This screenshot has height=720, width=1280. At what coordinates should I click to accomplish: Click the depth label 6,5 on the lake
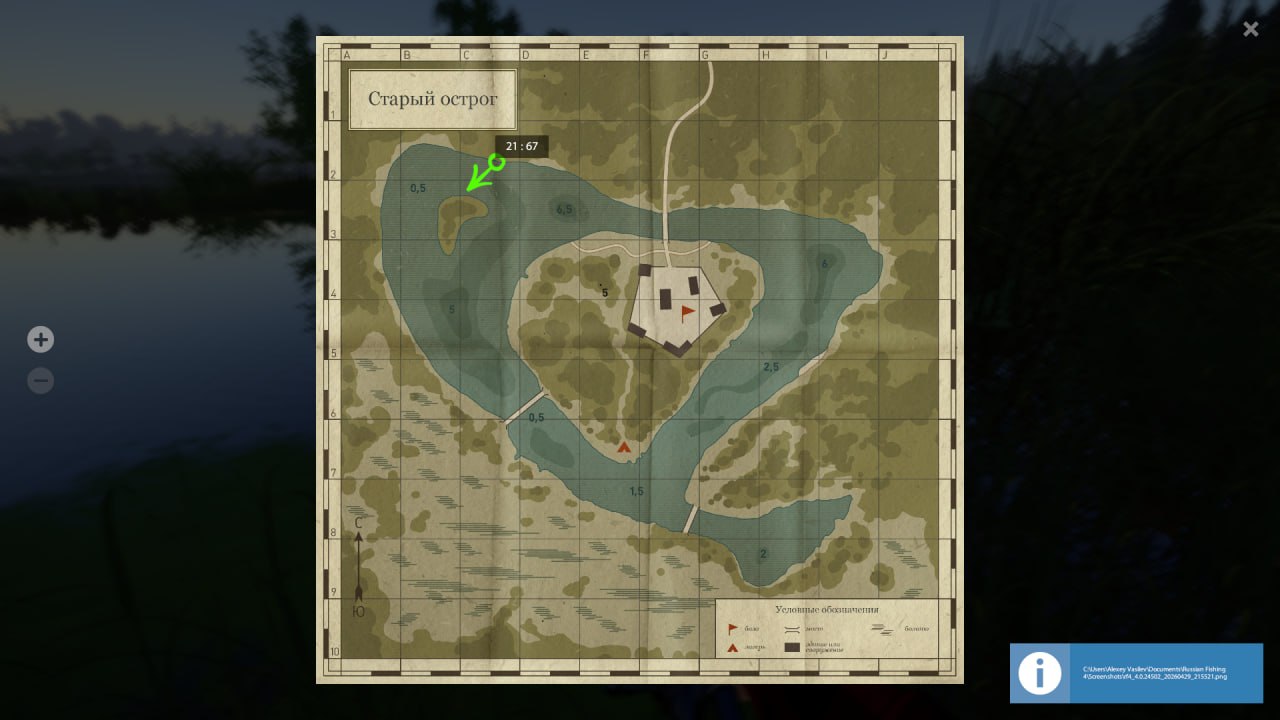pyautogui.click(x=563, y=209)
